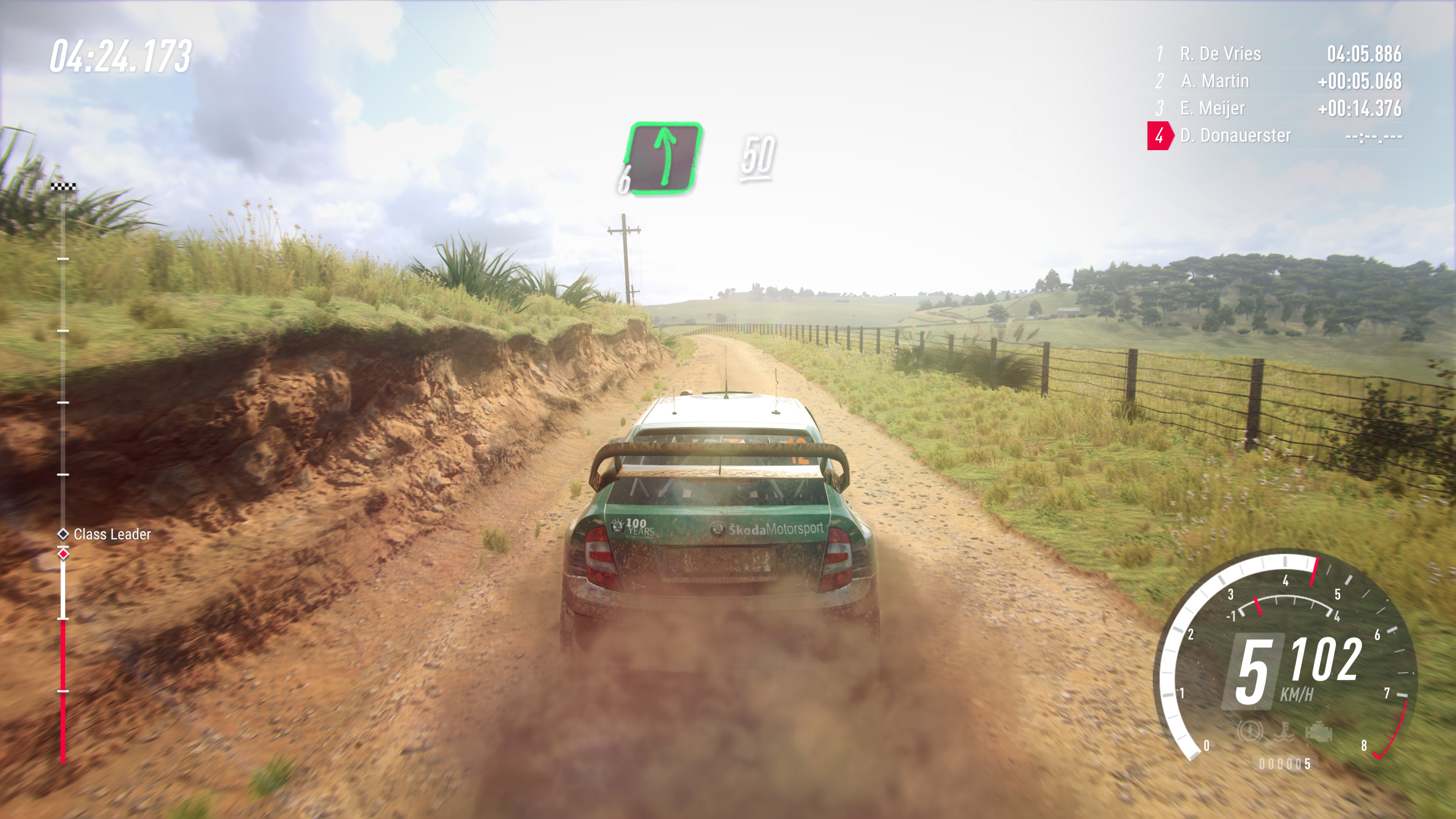Click the handbrake warning icon
The image size is (1456, 819).
(1250, 732)
